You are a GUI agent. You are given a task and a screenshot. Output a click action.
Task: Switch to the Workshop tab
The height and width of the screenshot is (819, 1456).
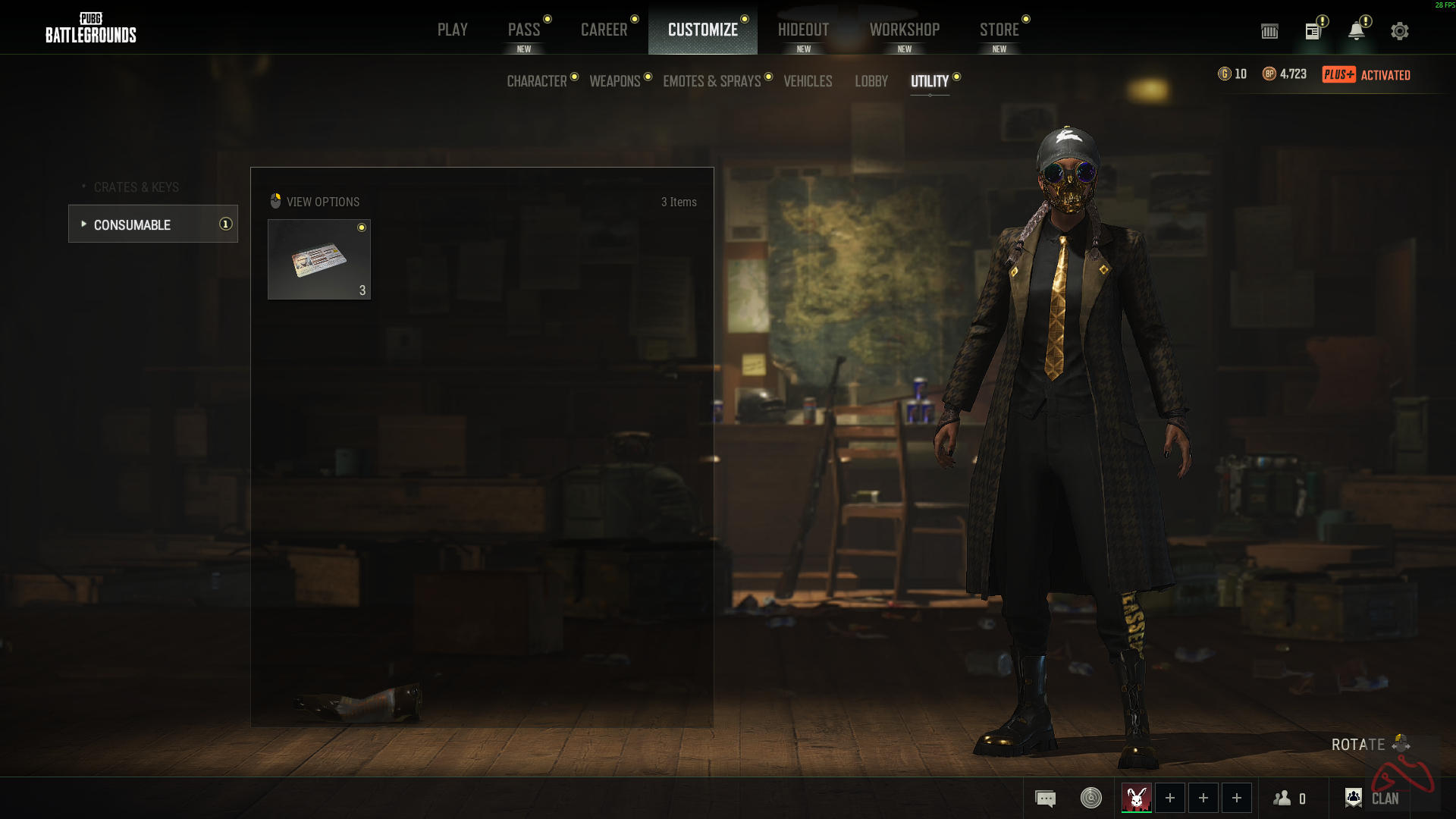(x=904, y=30)
